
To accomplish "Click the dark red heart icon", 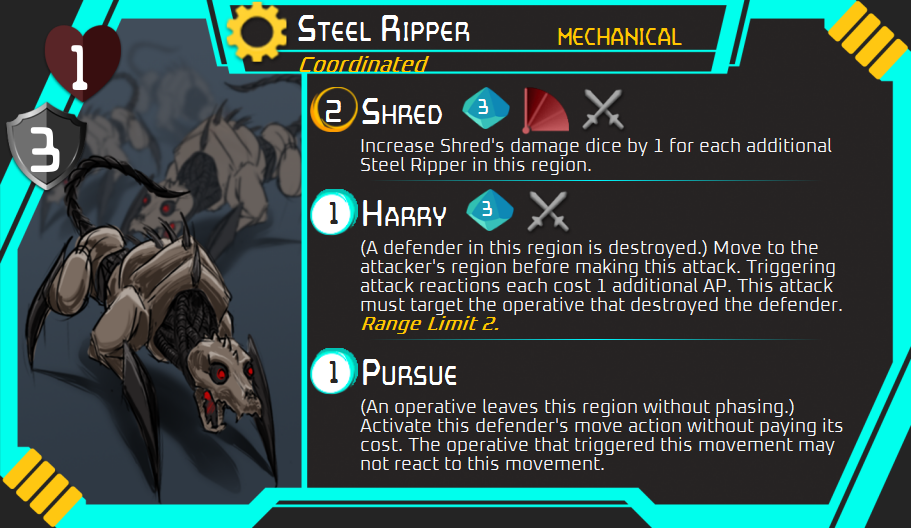I will point(82,65).
